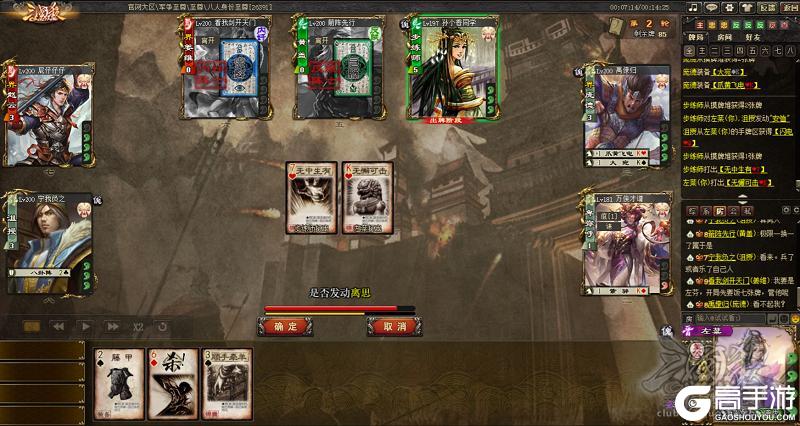800x426 pixels.
Task: Cancel the skill prompt with 取消
Action: click(x=393, y=326)
